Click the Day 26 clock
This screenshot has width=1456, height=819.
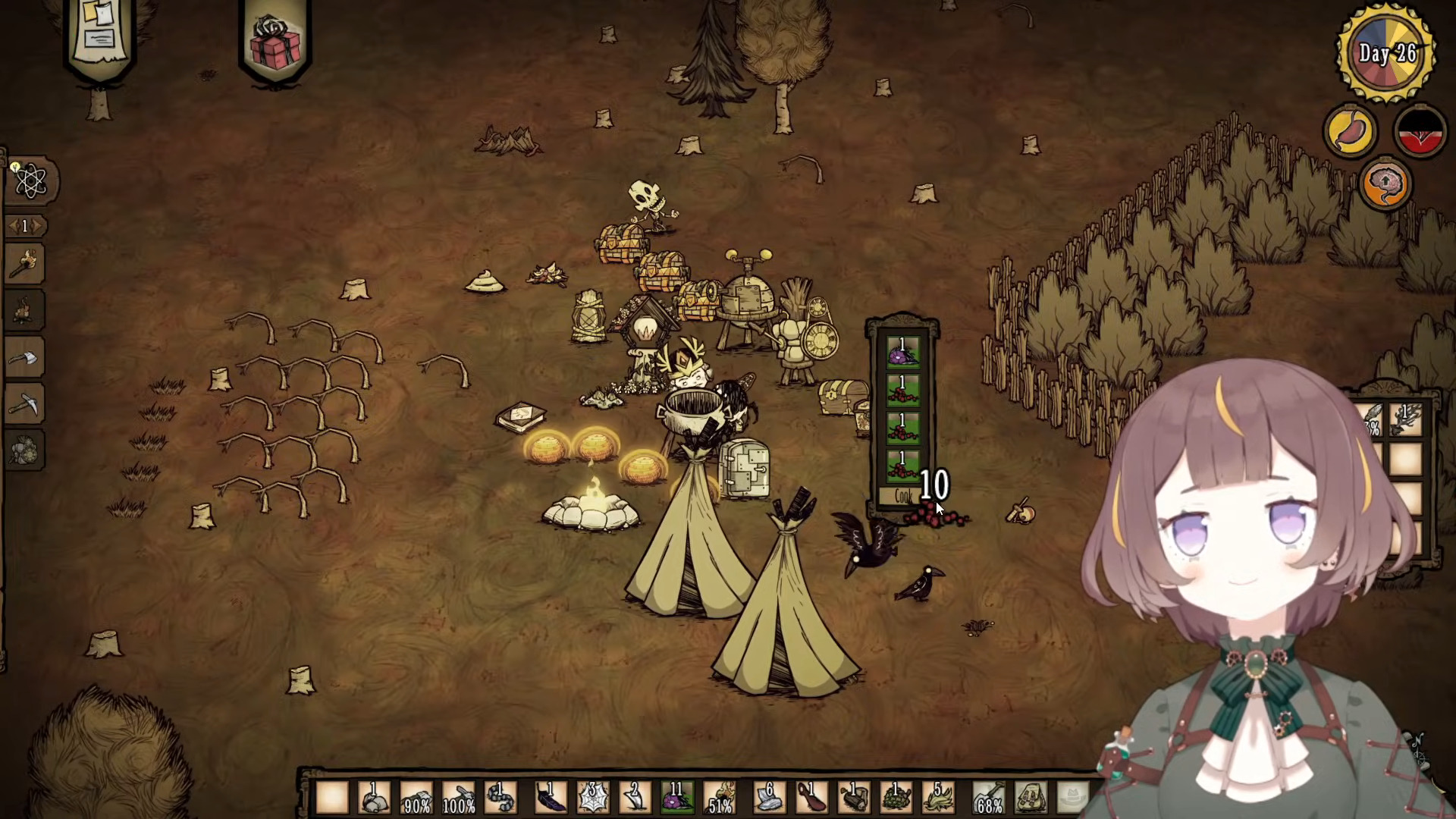coord(1386,53)
